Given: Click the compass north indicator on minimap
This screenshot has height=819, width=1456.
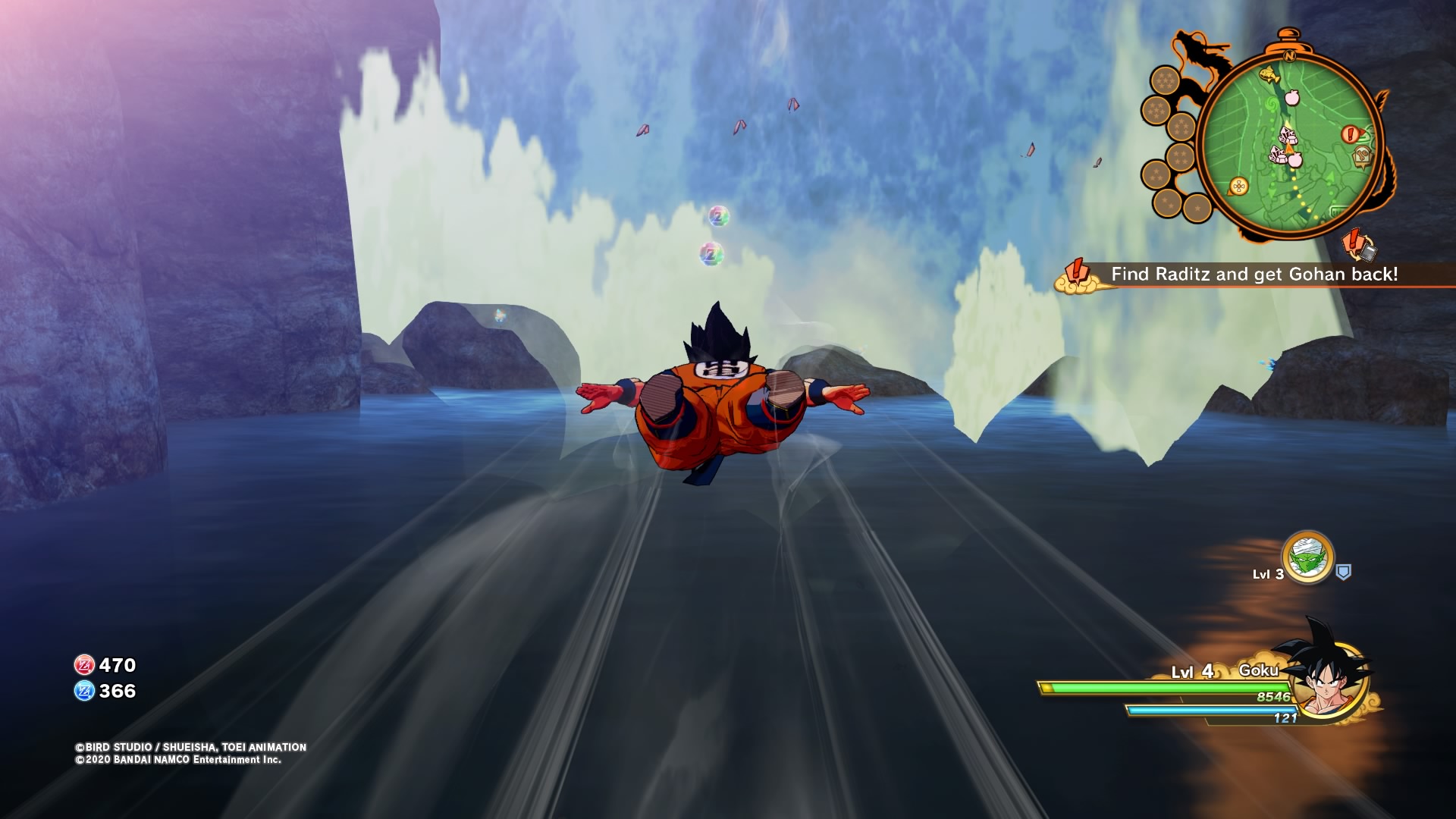Looking at the screenshot, I should [1289, 55].
